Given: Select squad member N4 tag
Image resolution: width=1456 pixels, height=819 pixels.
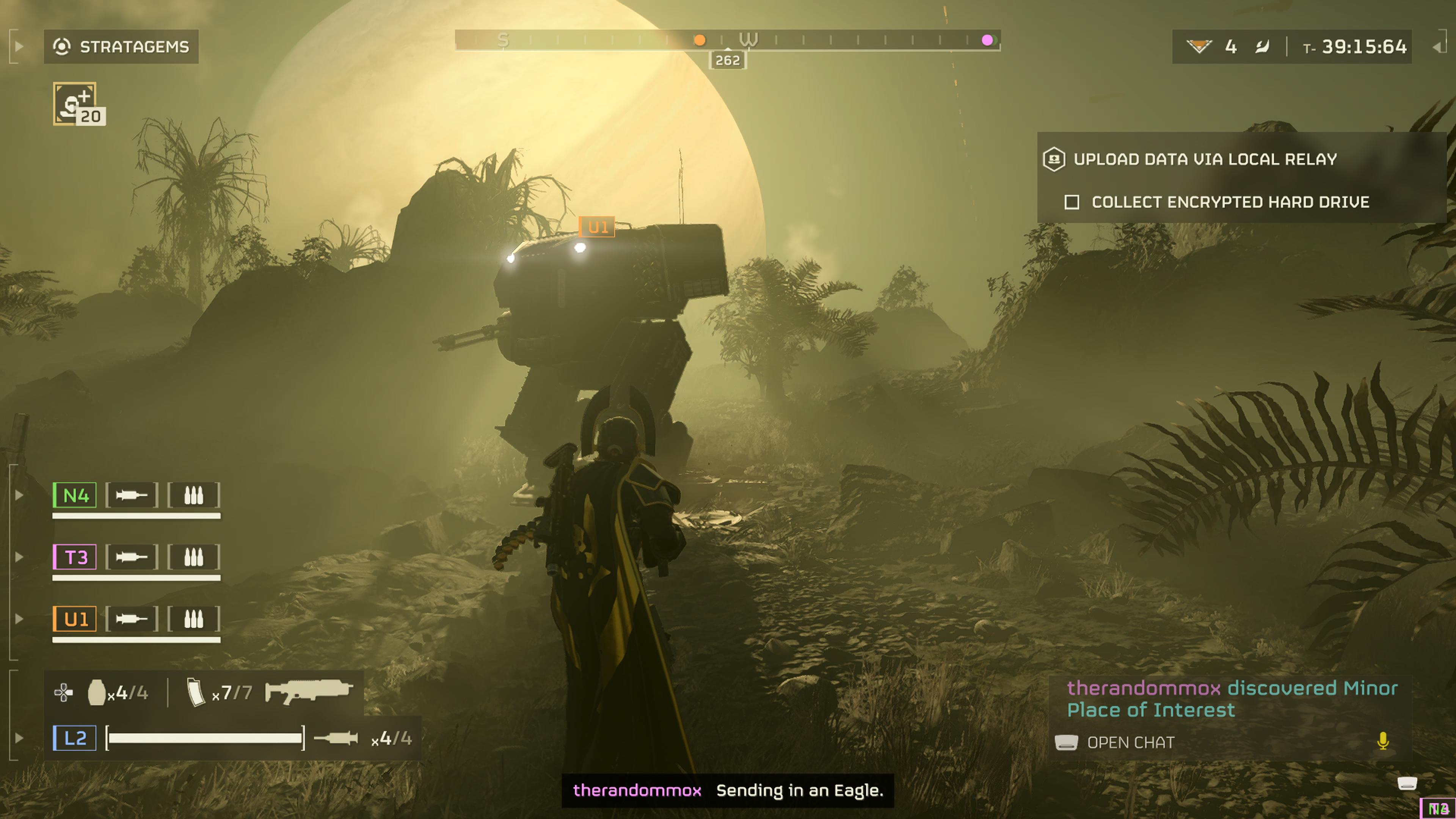Looking at the screenshot, I should [x=75, y=496].
